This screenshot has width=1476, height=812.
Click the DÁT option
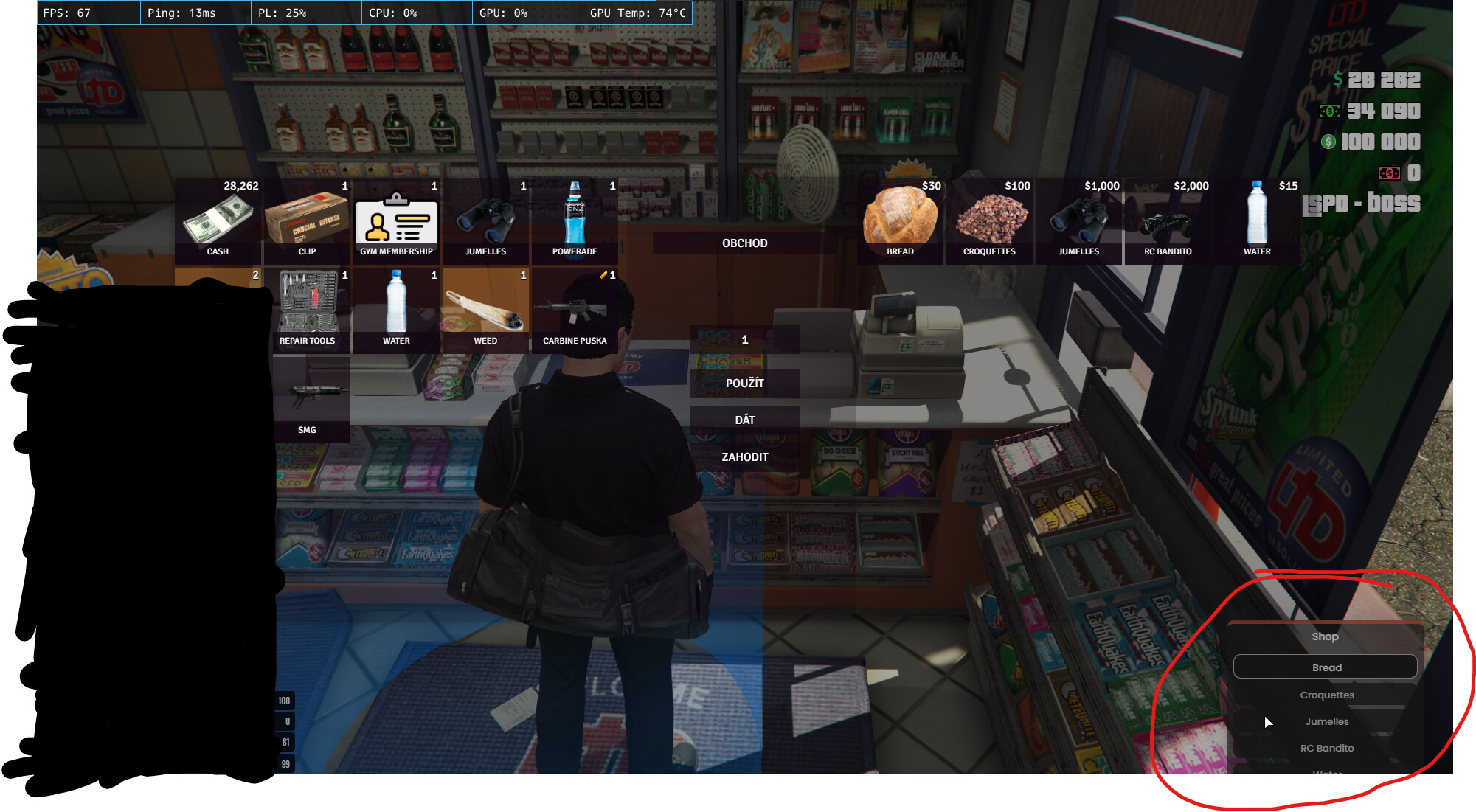[744, 418]
